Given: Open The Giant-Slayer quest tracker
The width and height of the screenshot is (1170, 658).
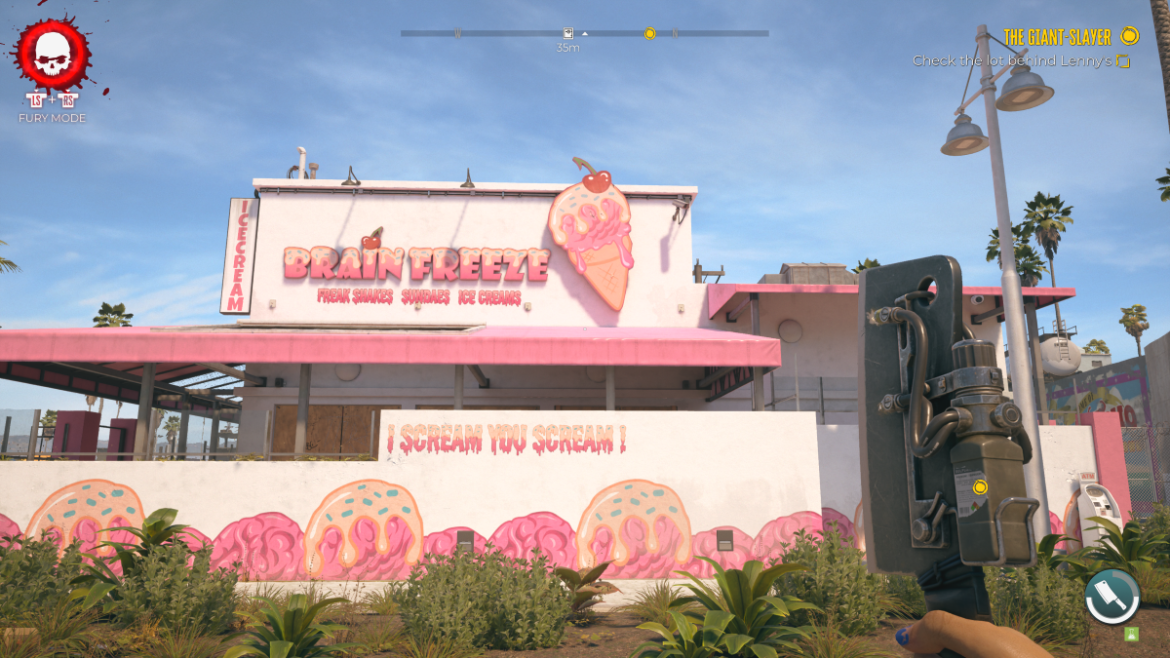Looking at the screenshot, I should pos(1057,37).
